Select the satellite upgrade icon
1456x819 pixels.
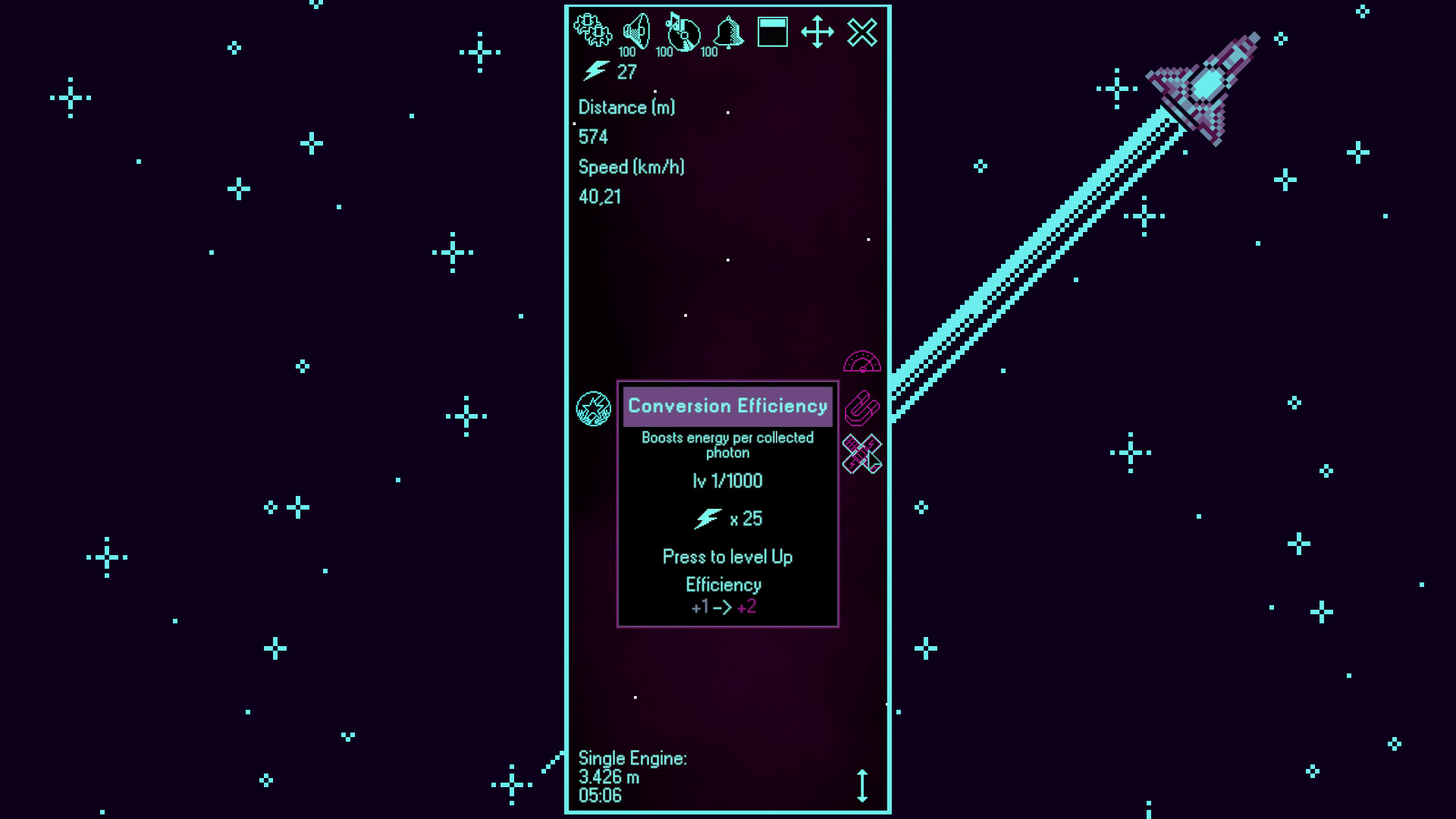(864, 453)
